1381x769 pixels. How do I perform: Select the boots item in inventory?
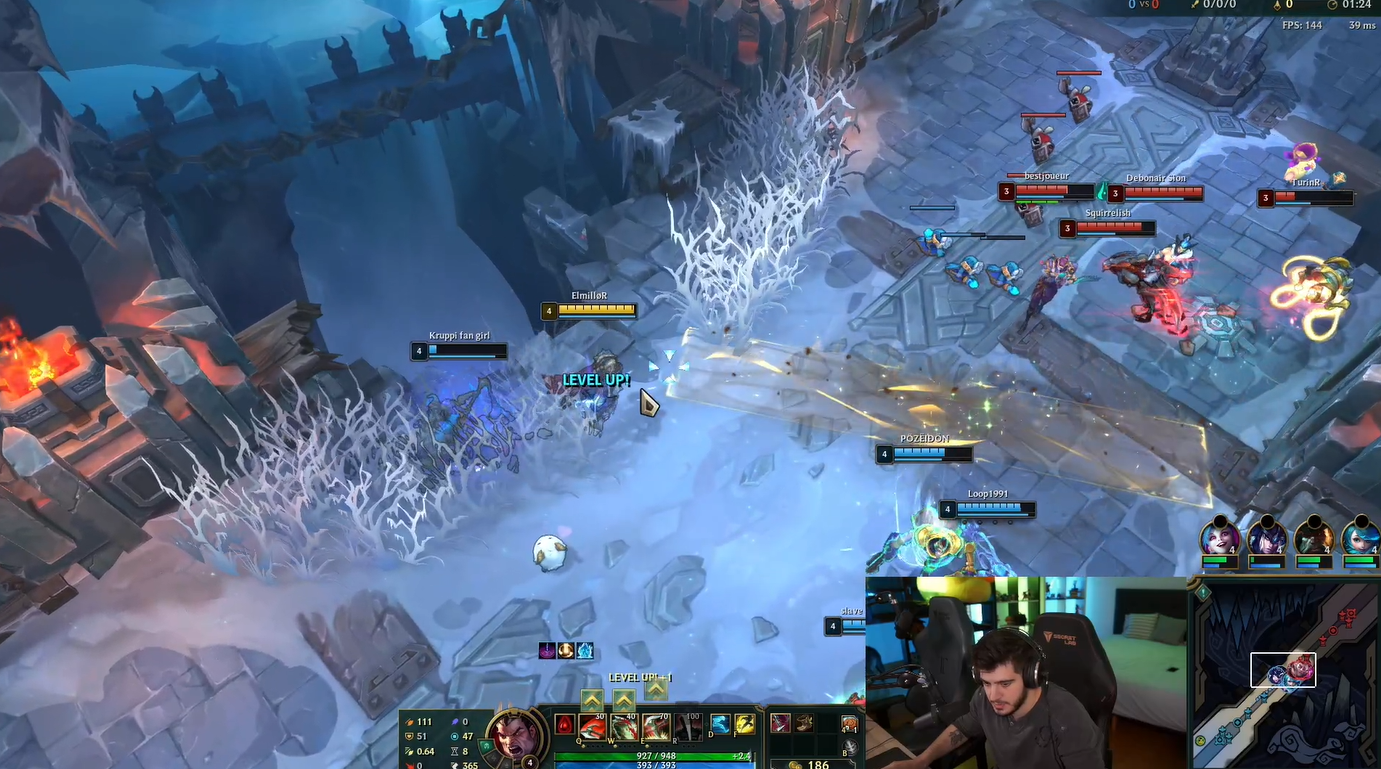click(x=804, y=723)
